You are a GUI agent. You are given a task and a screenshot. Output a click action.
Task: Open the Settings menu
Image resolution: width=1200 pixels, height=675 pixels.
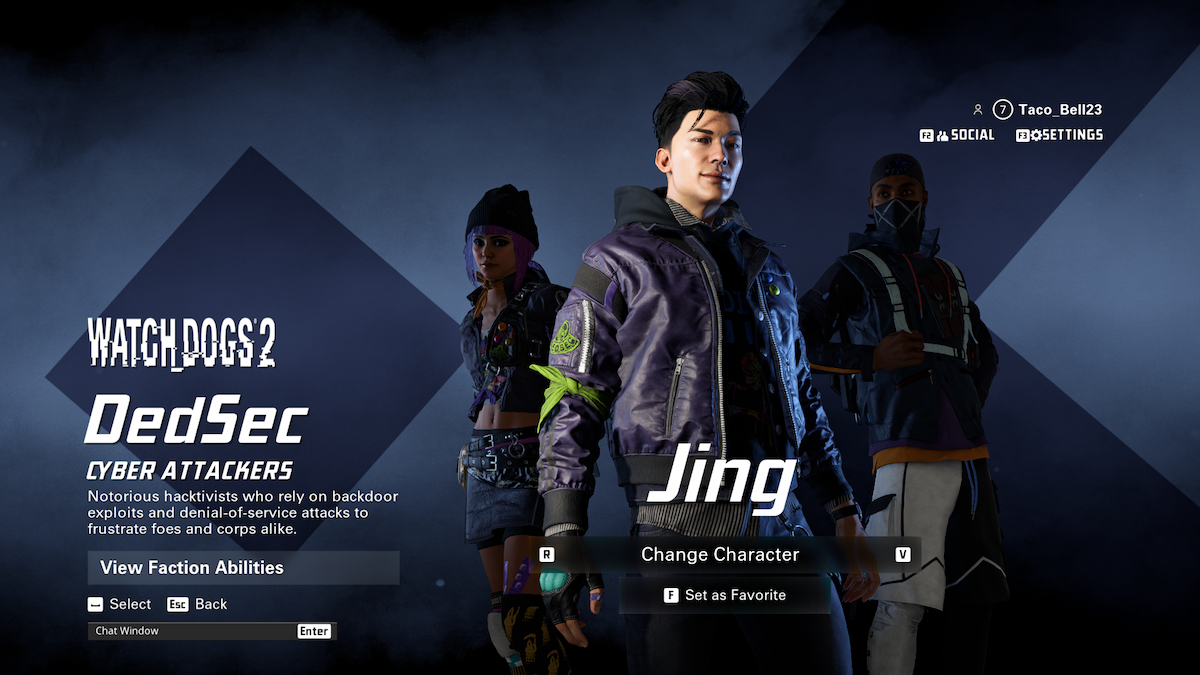1060,135
